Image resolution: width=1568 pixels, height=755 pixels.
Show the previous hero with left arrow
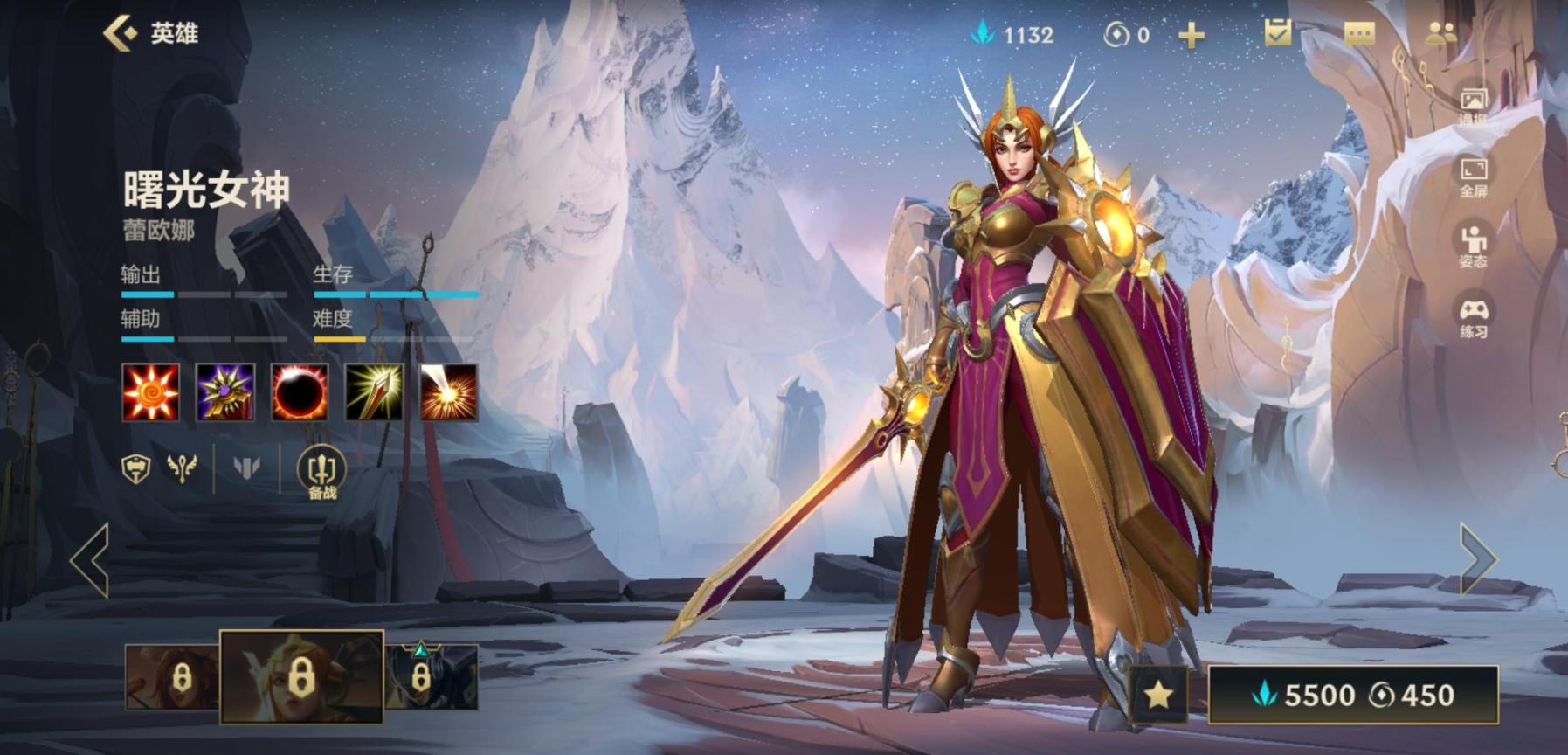tap(90, 559)
